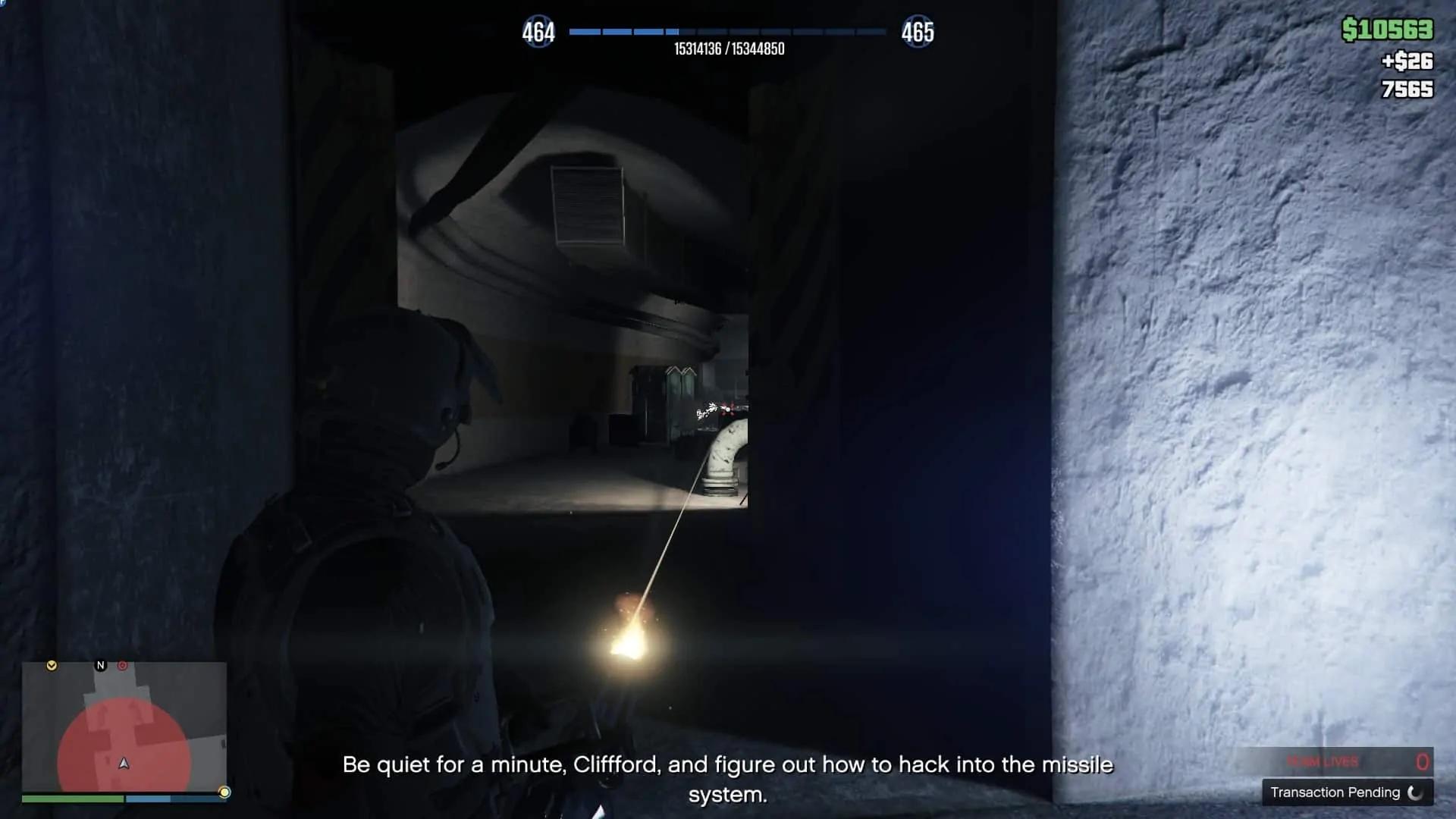Click the left player count badge showing 464
This screenshot has width=1456, height=819.
click(539, 32)
